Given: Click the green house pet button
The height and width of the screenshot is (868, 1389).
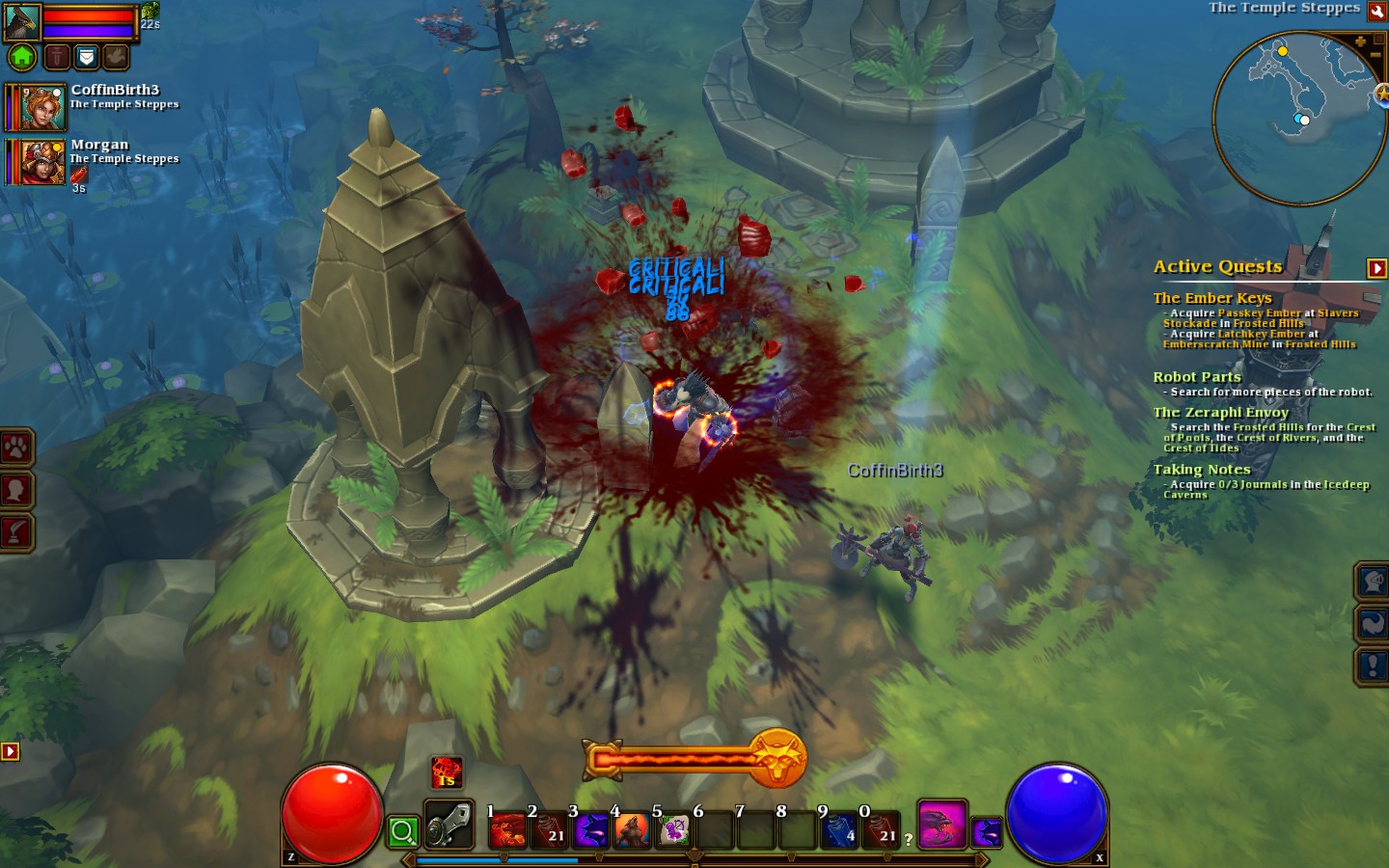Looking at the screenshot, I should pos(22,58).
